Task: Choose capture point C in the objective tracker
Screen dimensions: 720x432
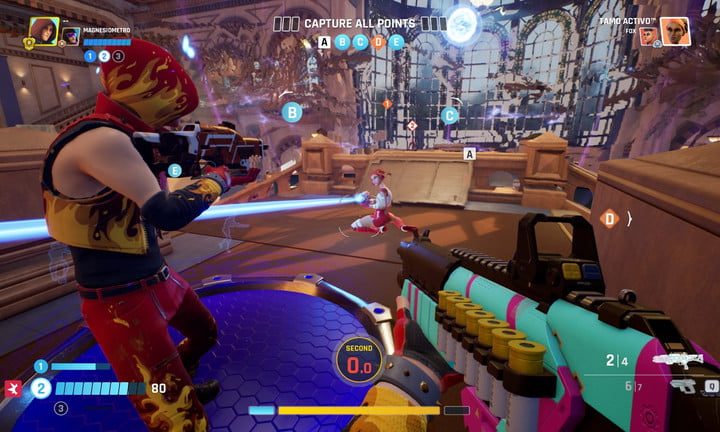Action: (360, 42)
